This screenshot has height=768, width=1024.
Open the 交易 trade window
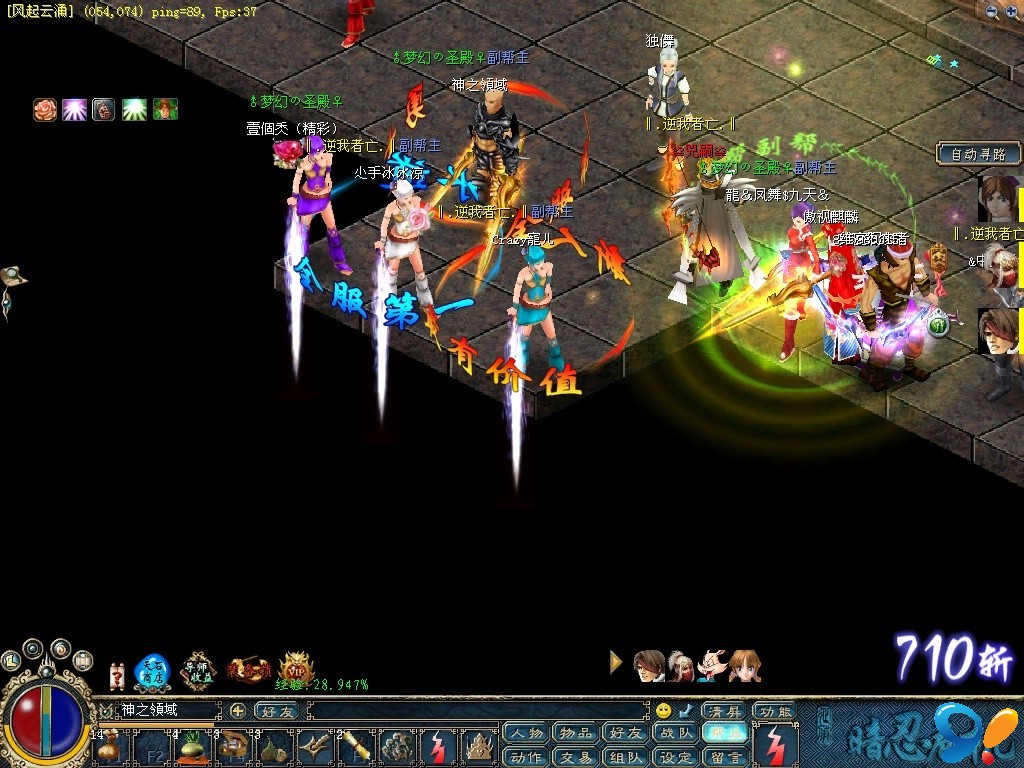coord(575,757)
